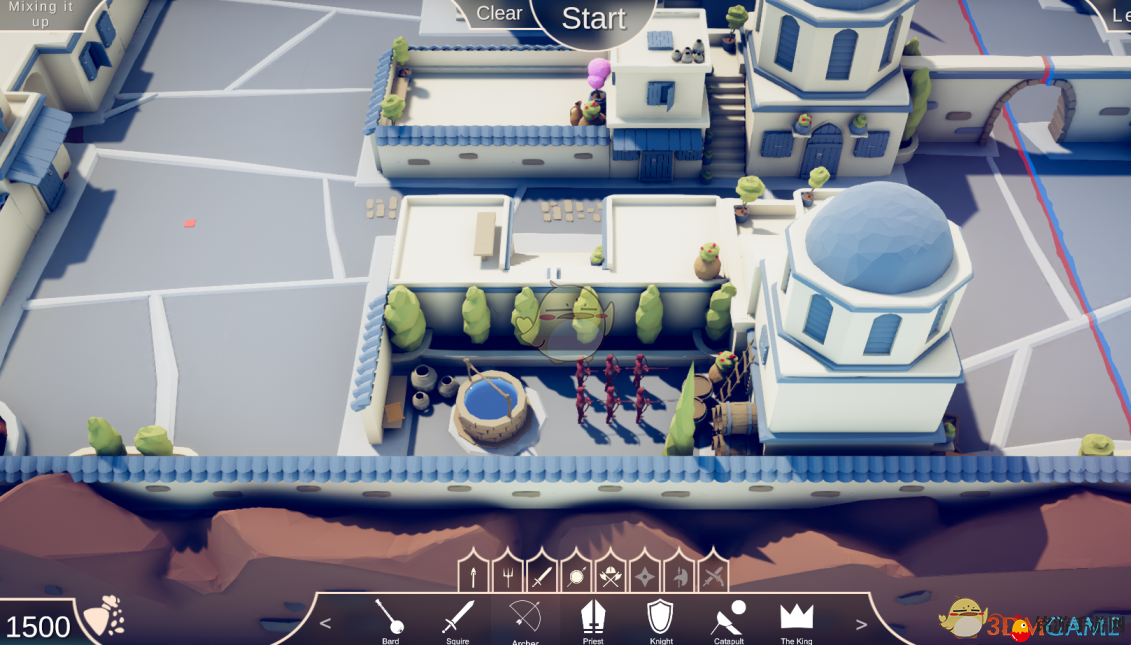Start the battle
The height and width of the screenshot is (645, 1131).
tap(593, 18)
